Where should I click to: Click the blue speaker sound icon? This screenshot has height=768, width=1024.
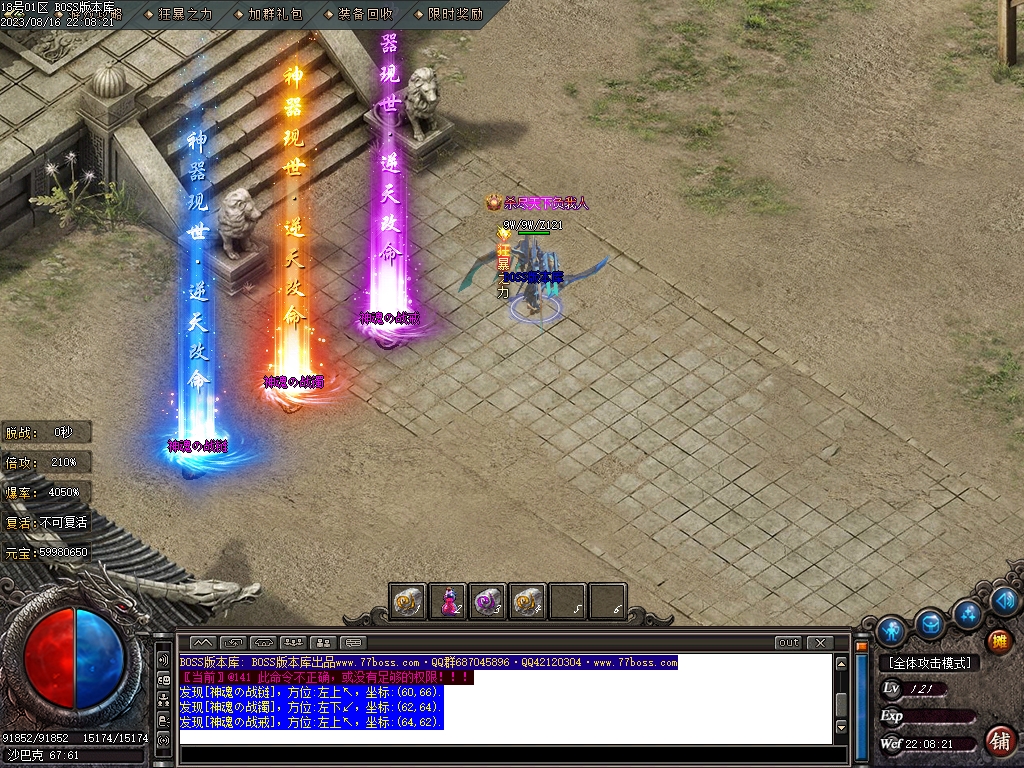pyautogui.click(x=1004, y=600)
